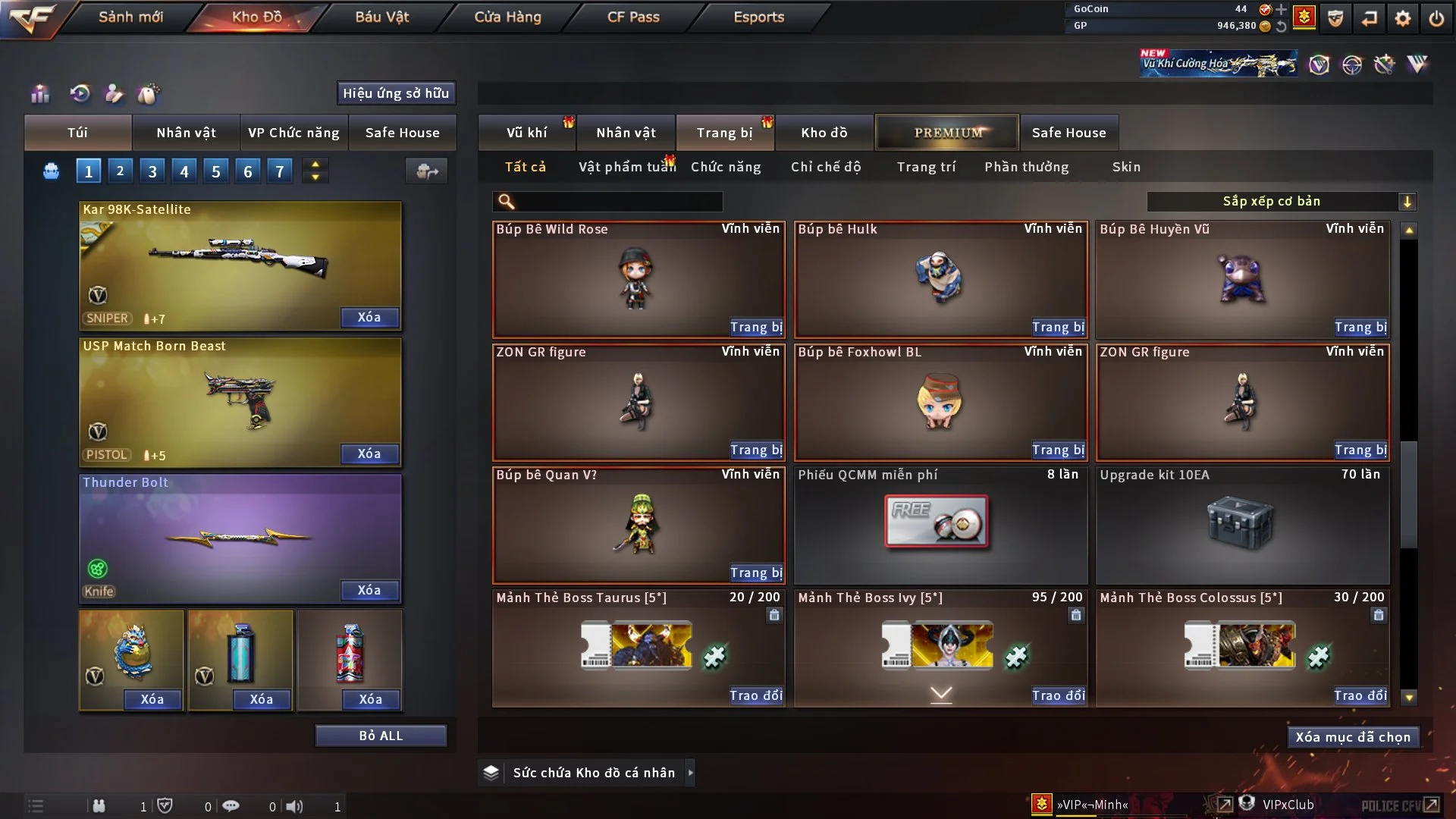
Task: Open the Hiệu ứng sở hữu panel
Action: coord(396,93)
